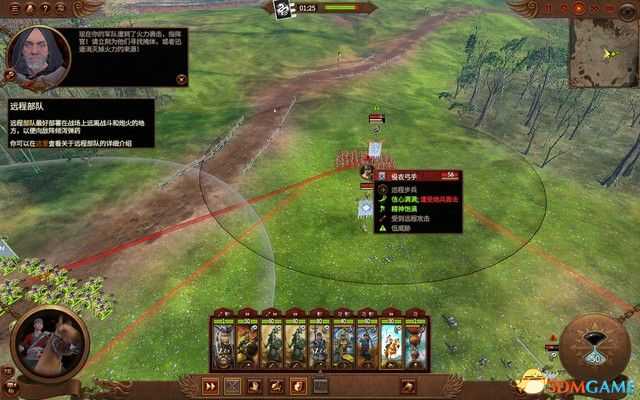Select the general's unit card

coord(222,343)
